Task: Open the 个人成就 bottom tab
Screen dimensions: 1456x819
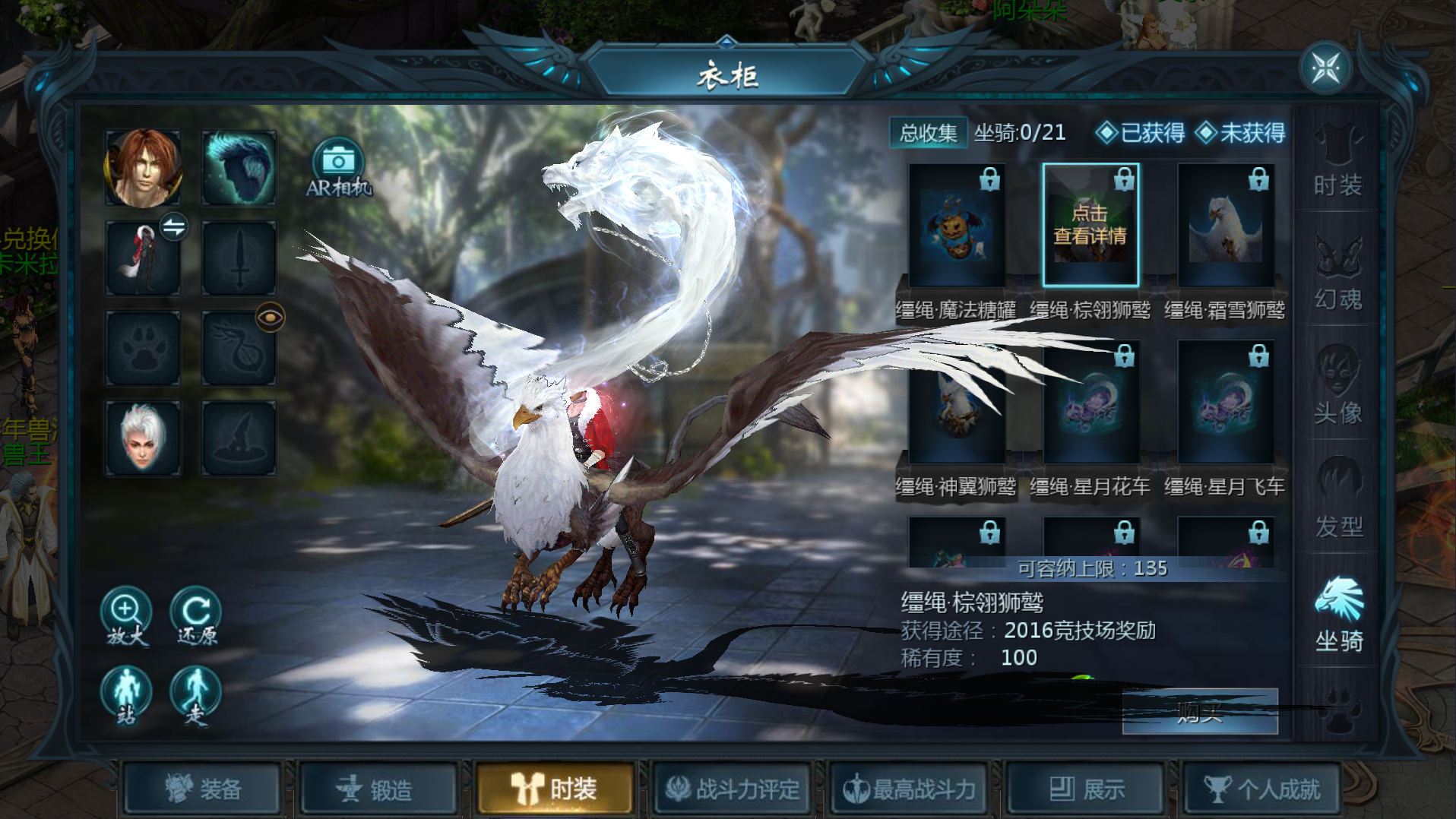Action: point(1261,789)
